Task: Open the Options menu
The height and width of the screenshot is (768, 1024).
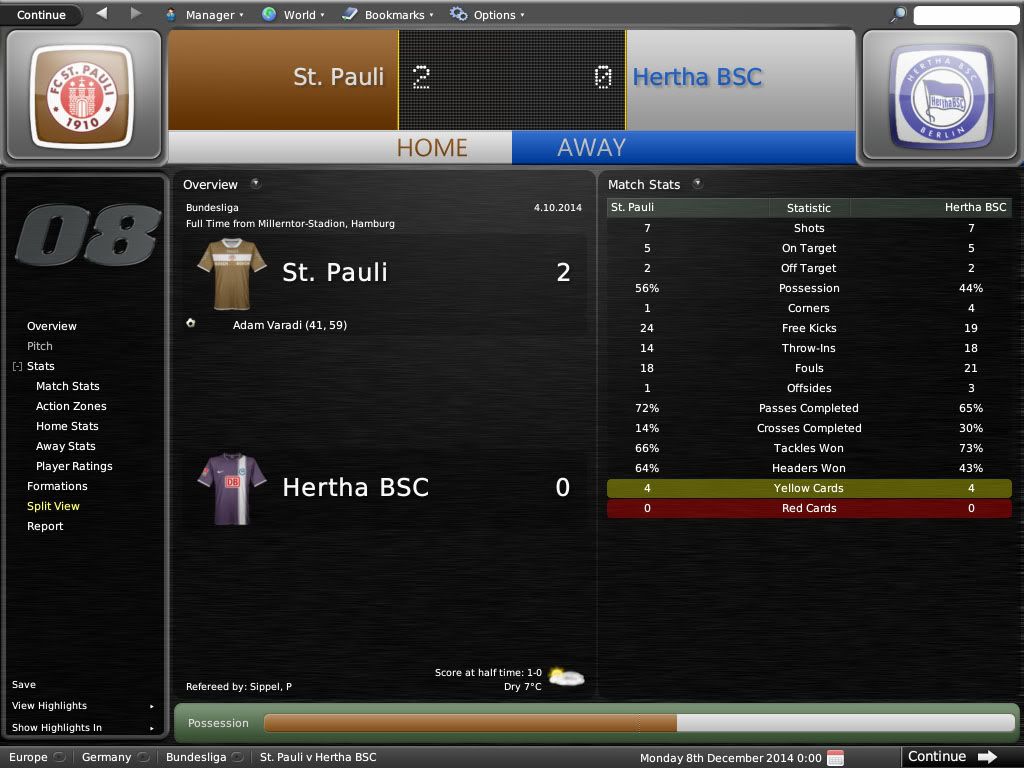Action: click(x=487, y=15)
